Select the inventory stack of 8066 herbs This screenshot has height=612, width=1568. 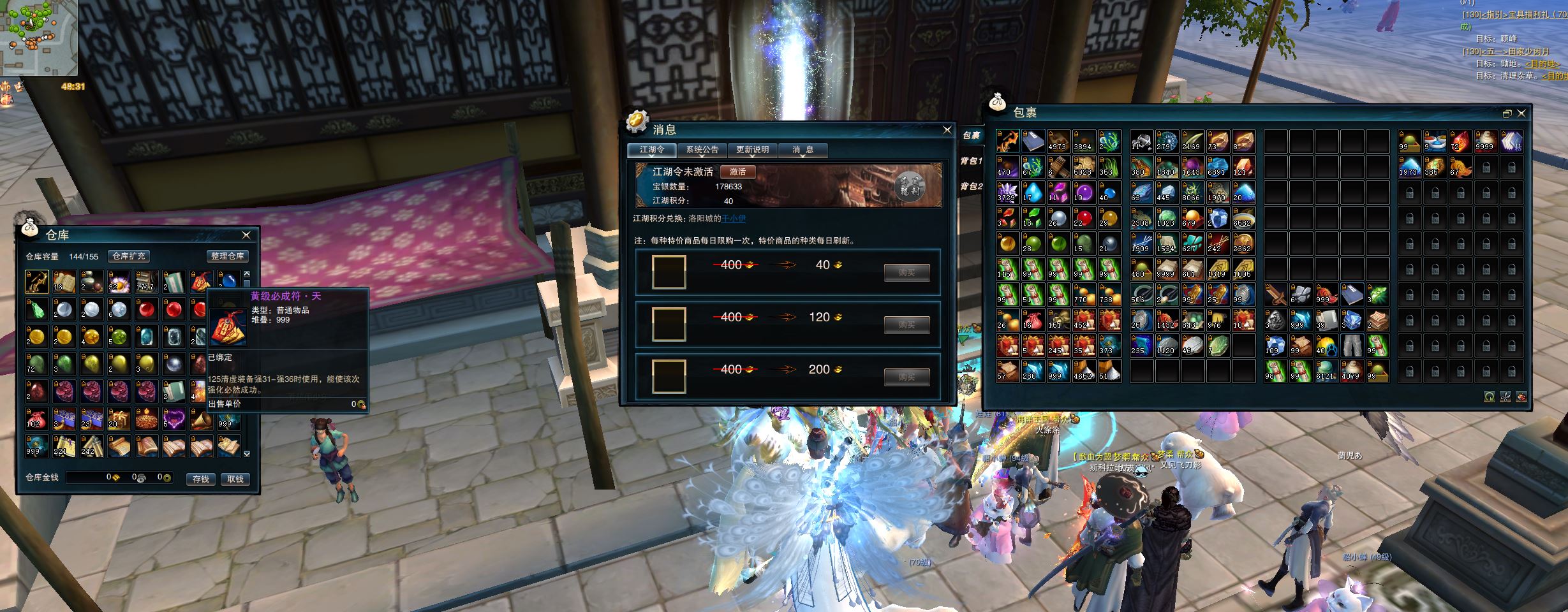1191,193
